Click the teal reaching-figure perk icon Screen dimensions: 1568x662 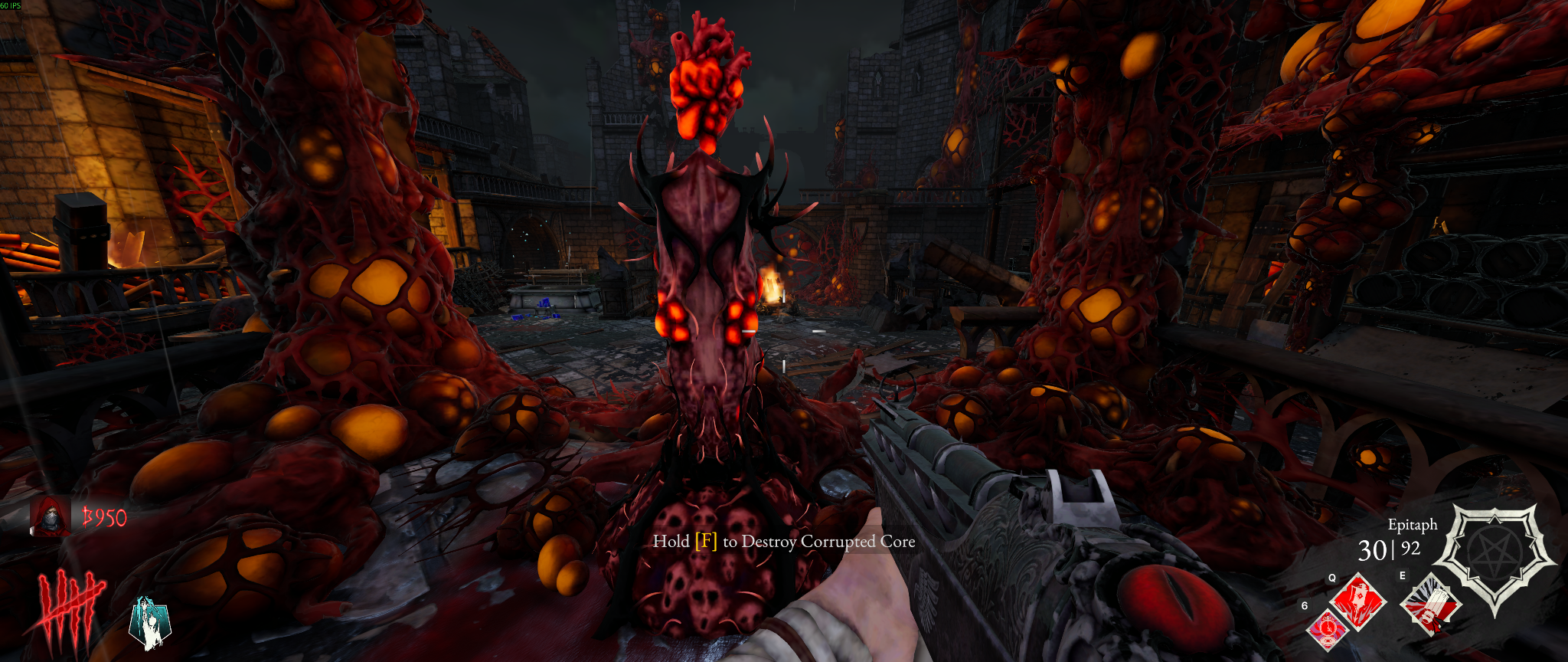150,623
